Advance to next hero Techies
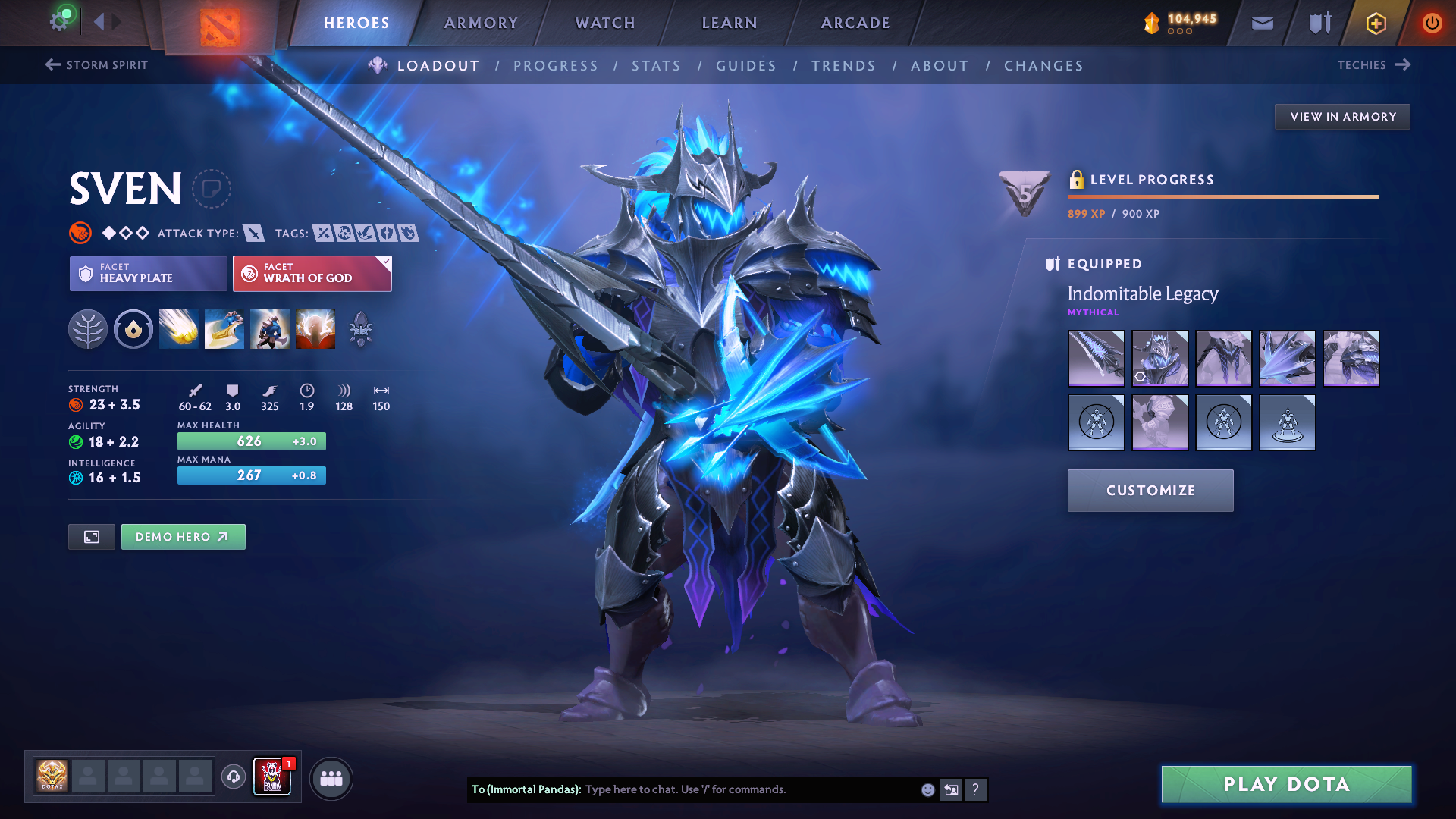Image resolution: width=1456 pixels, height=819 pixels. pos(1373,65)
